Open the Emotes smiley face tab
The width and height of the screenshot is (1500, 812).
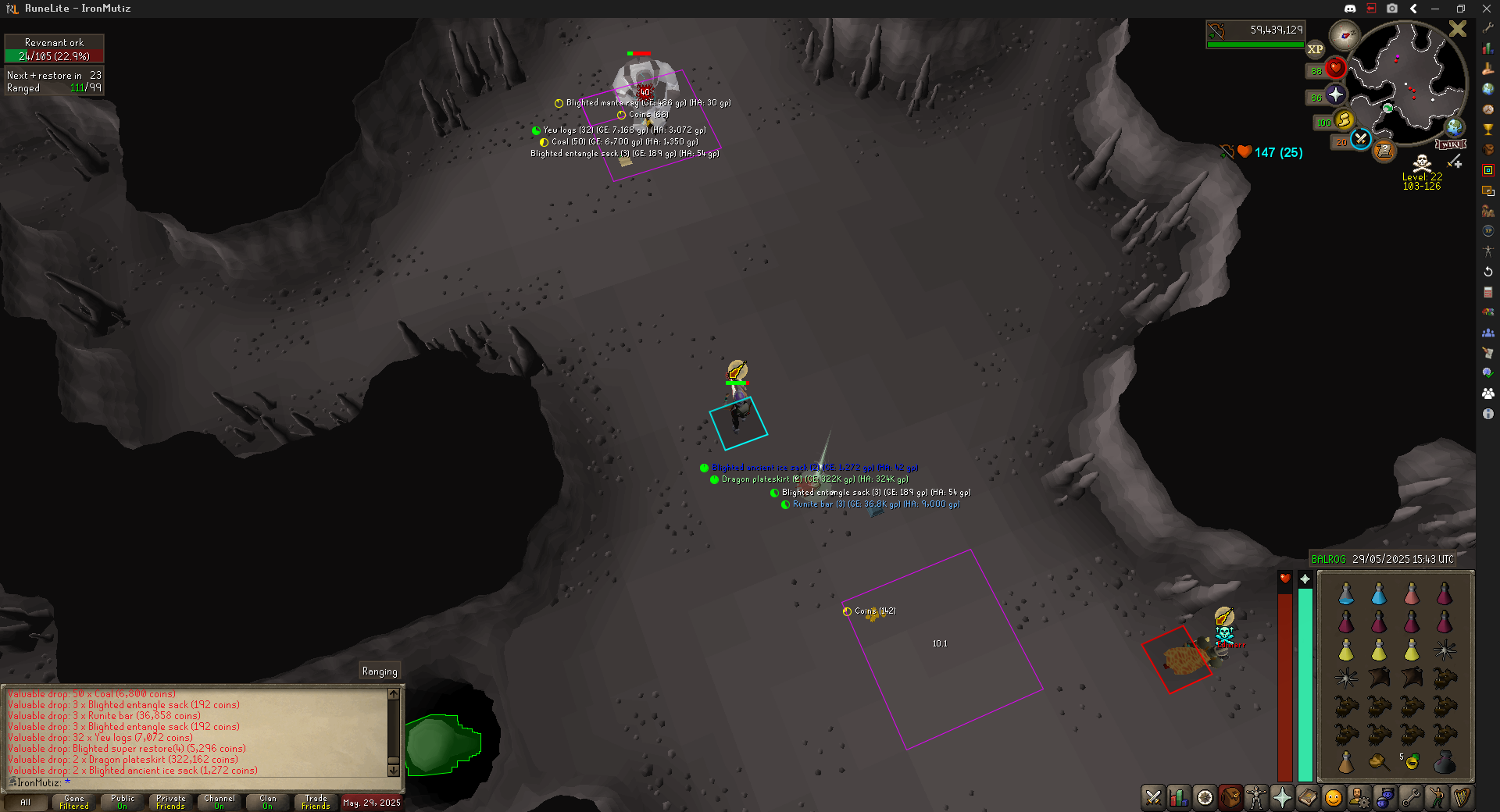click(1334, 797)
